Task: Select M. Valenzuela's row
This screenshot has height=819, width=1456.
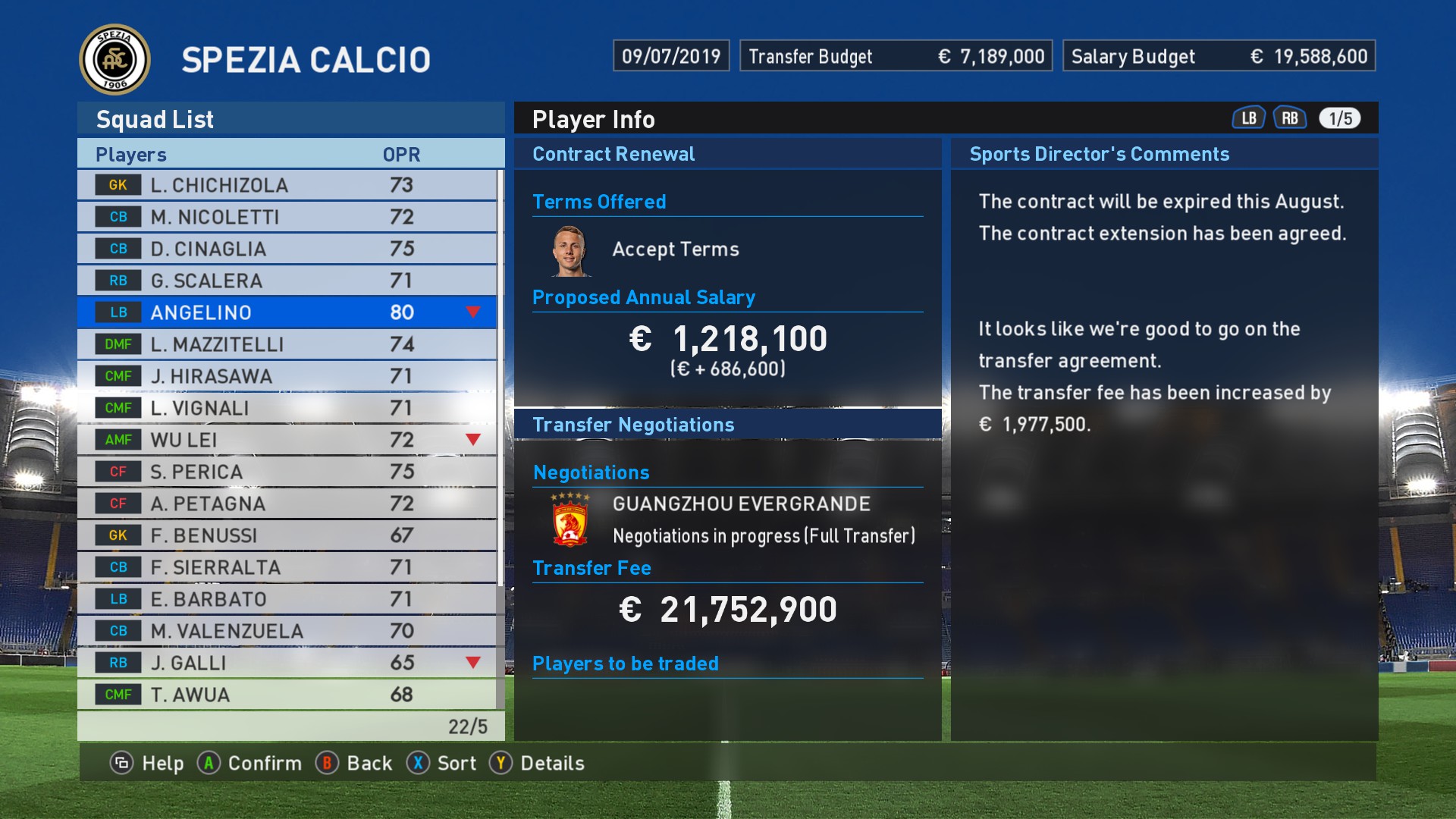Action: click(287, 631)
